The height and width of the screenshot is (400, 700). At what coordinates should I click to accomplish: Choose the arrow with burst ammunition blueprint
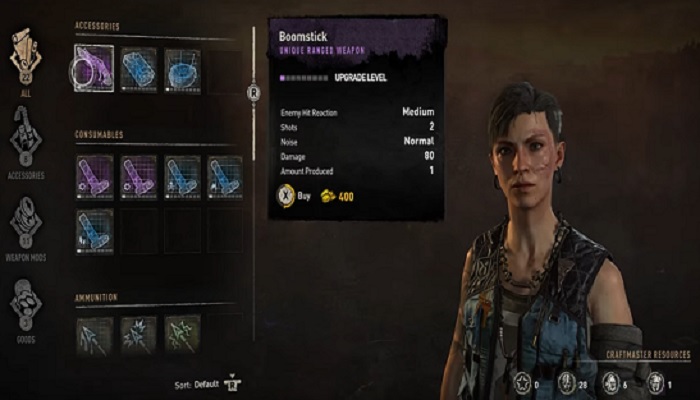139,335
